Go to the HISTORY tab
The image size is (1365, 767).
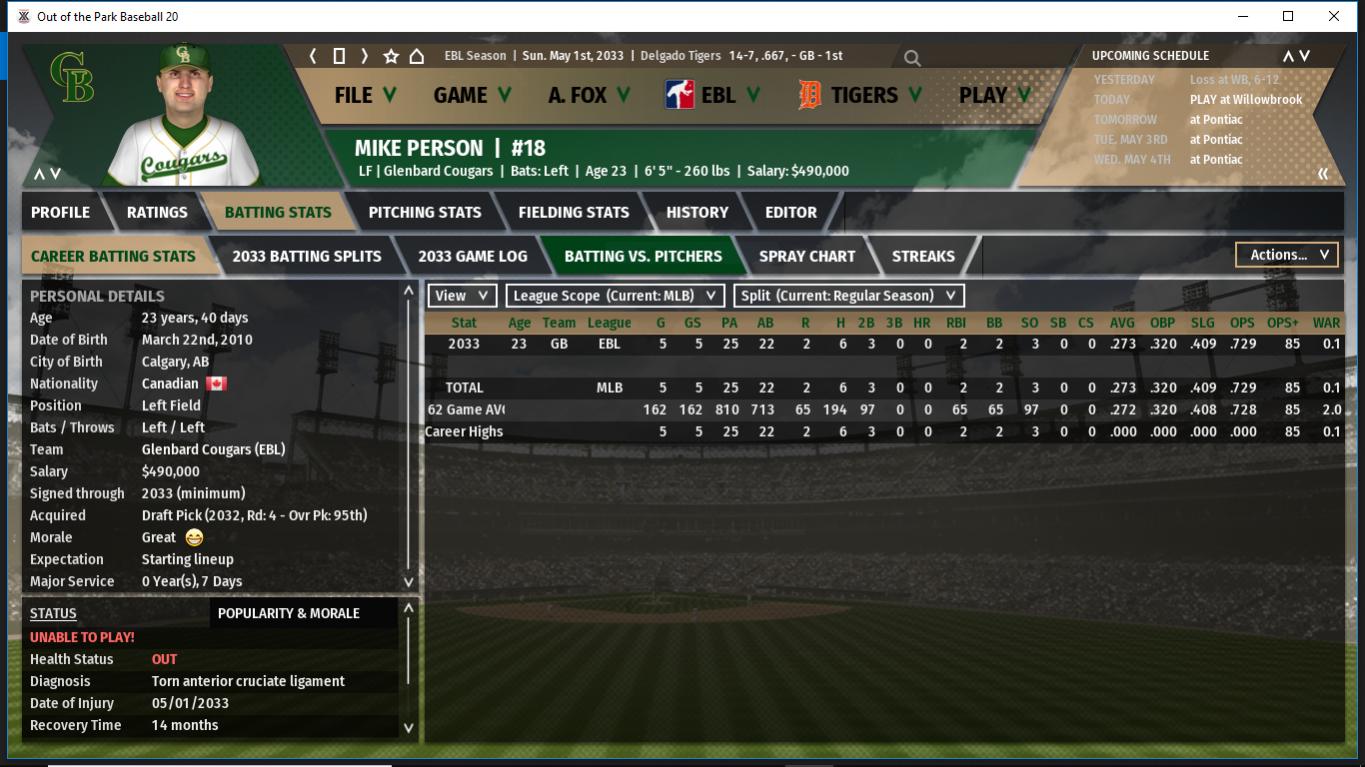(697, 212)
